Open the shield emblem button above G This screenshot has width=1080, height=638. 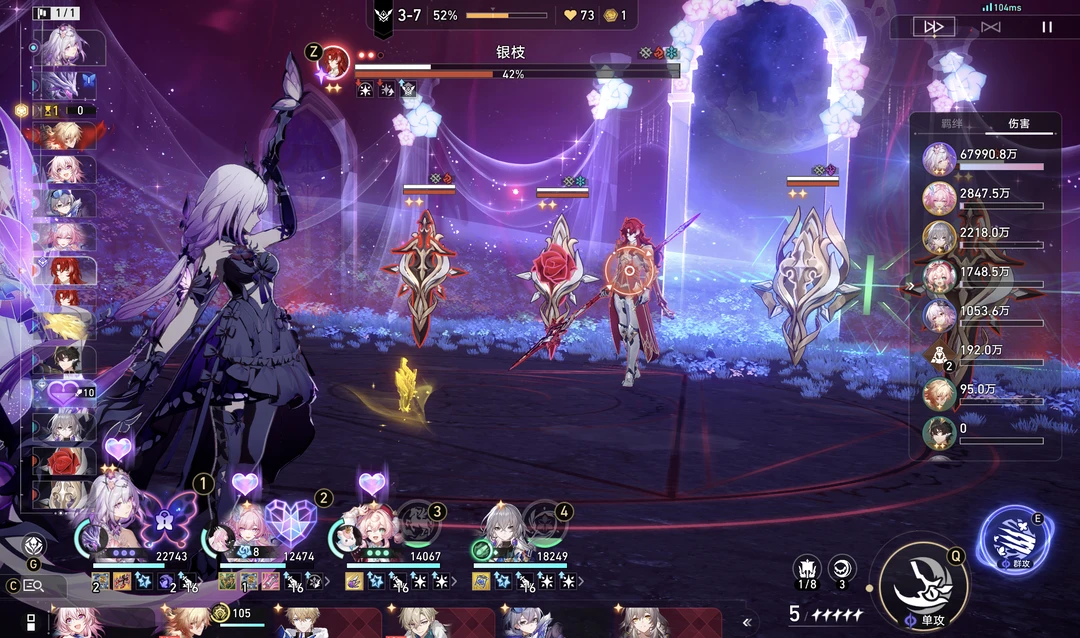(x=33, y=546)
